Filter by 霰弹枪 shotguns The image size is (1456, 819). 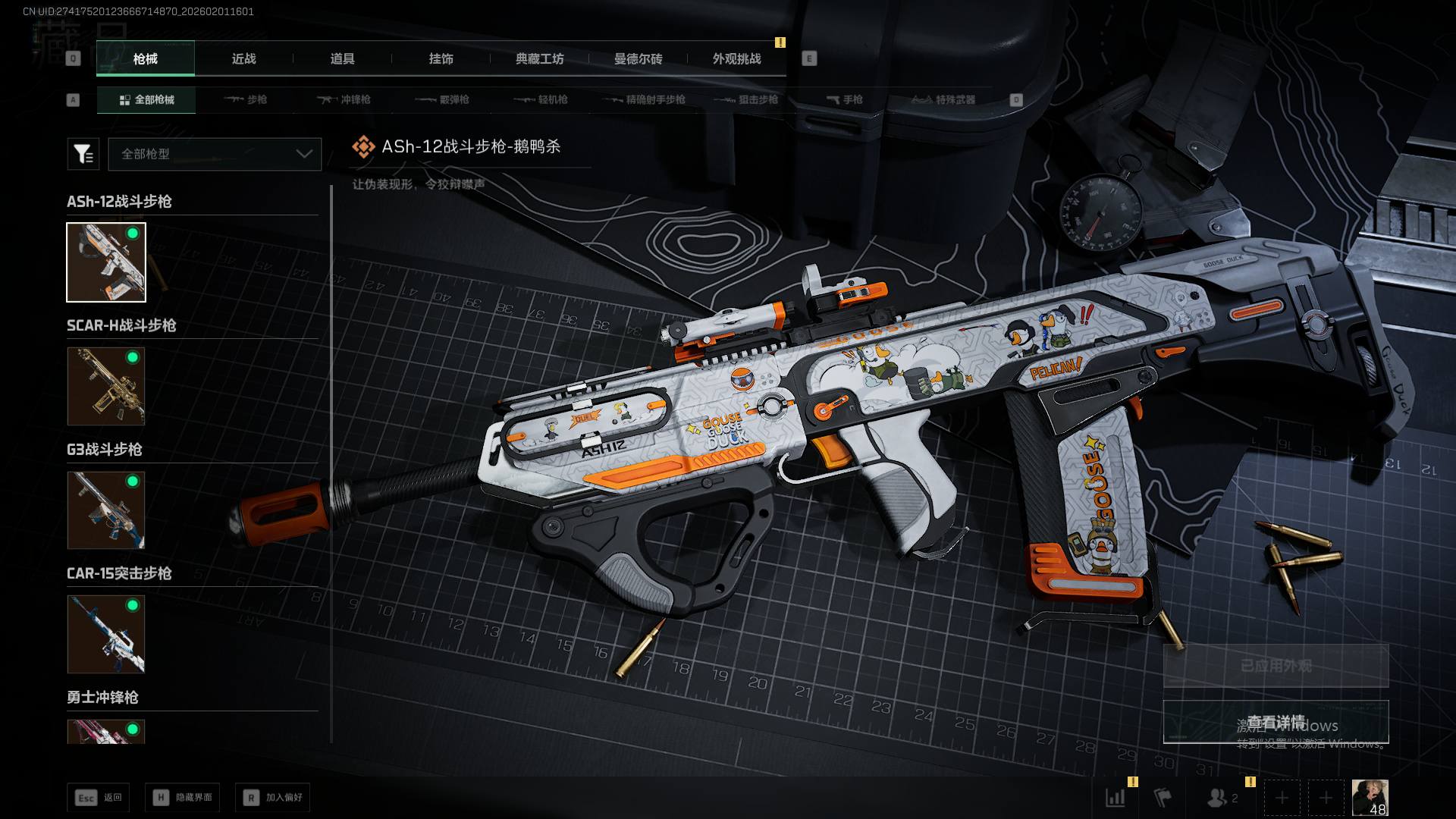click(442, 100)
